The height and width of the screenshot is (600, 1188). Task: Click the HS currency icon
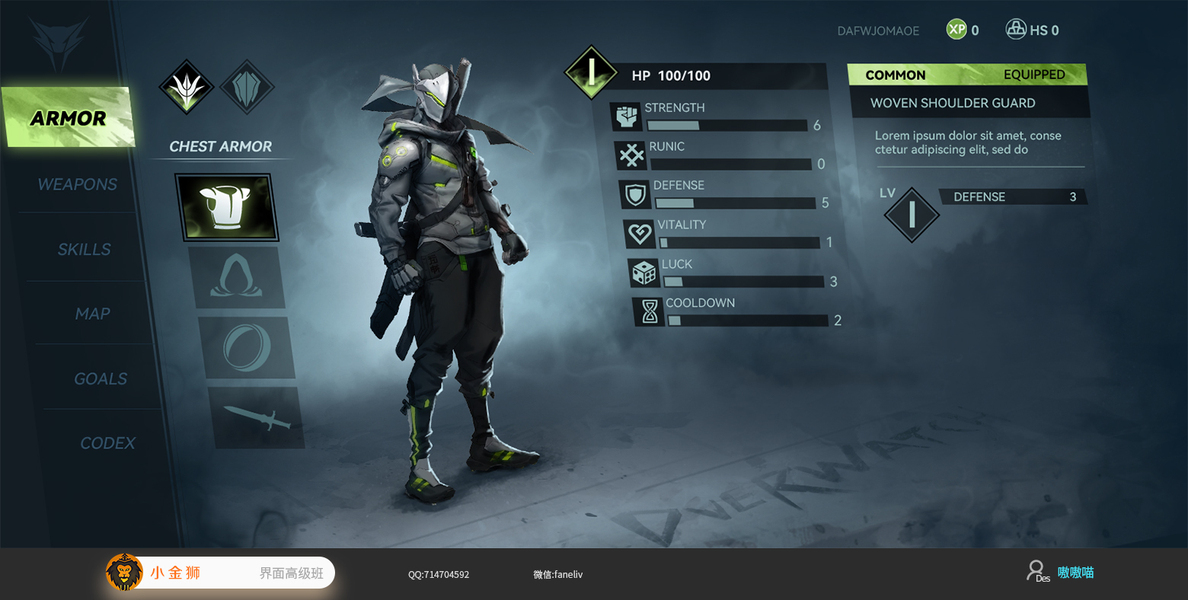[x=1015, y=30]
